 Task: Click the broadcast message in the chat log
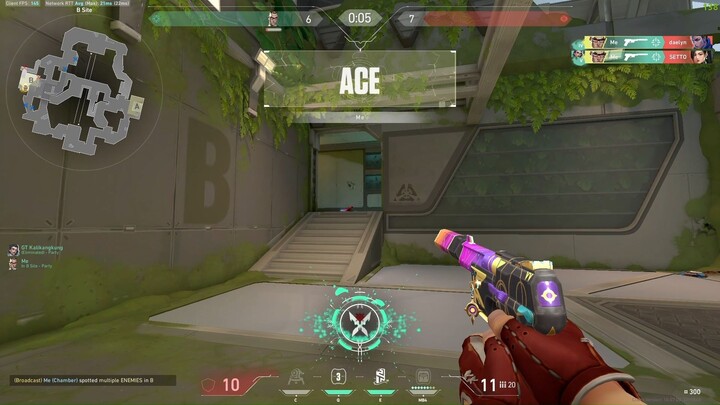tap(92, 380)
